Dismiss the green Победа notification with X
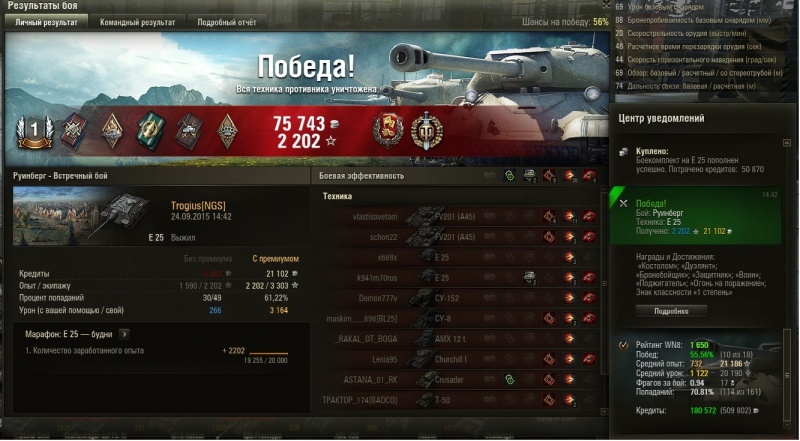Image resolution: width=800 pixels, height=441 pixels. (623, 203)
